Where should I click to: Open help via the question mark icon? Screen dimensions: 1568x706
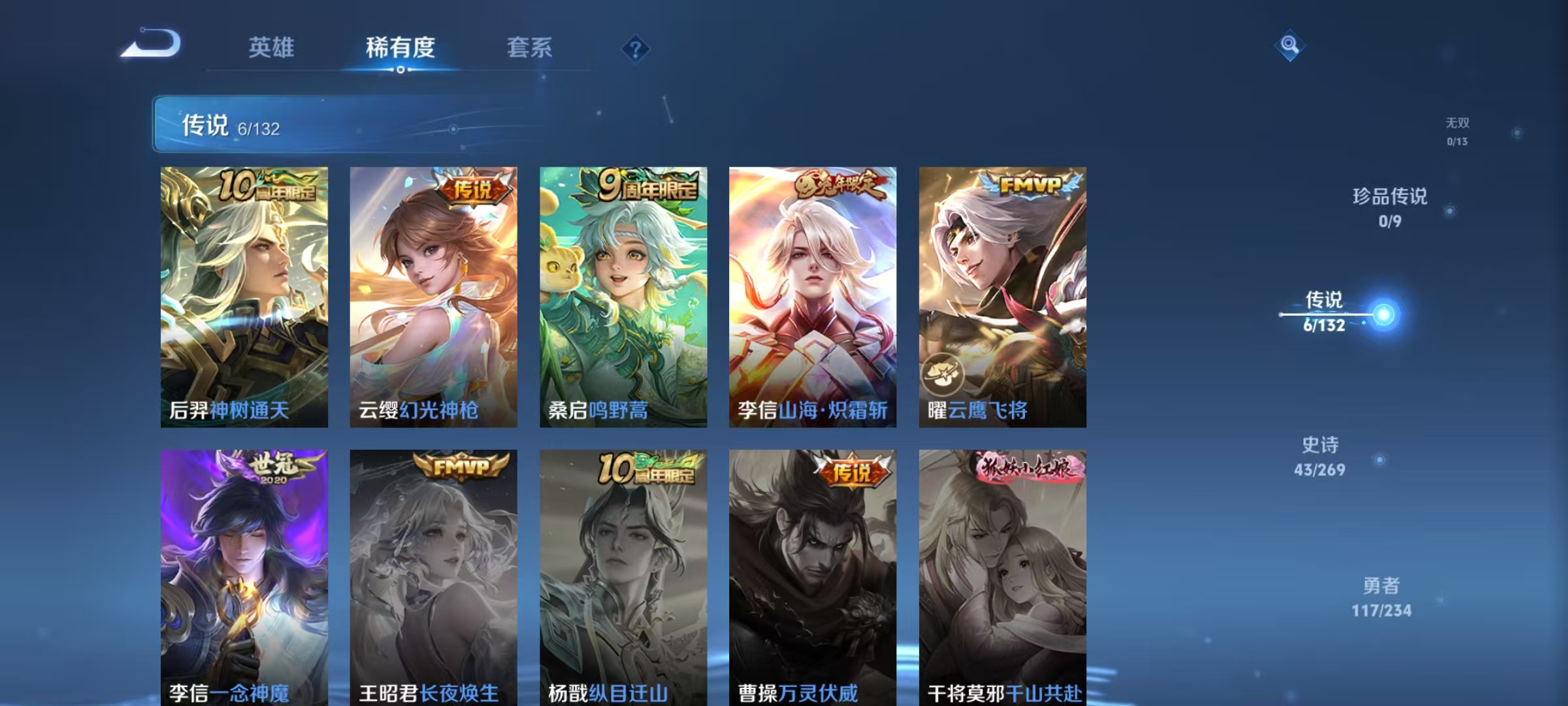click(x=636, y=49)
